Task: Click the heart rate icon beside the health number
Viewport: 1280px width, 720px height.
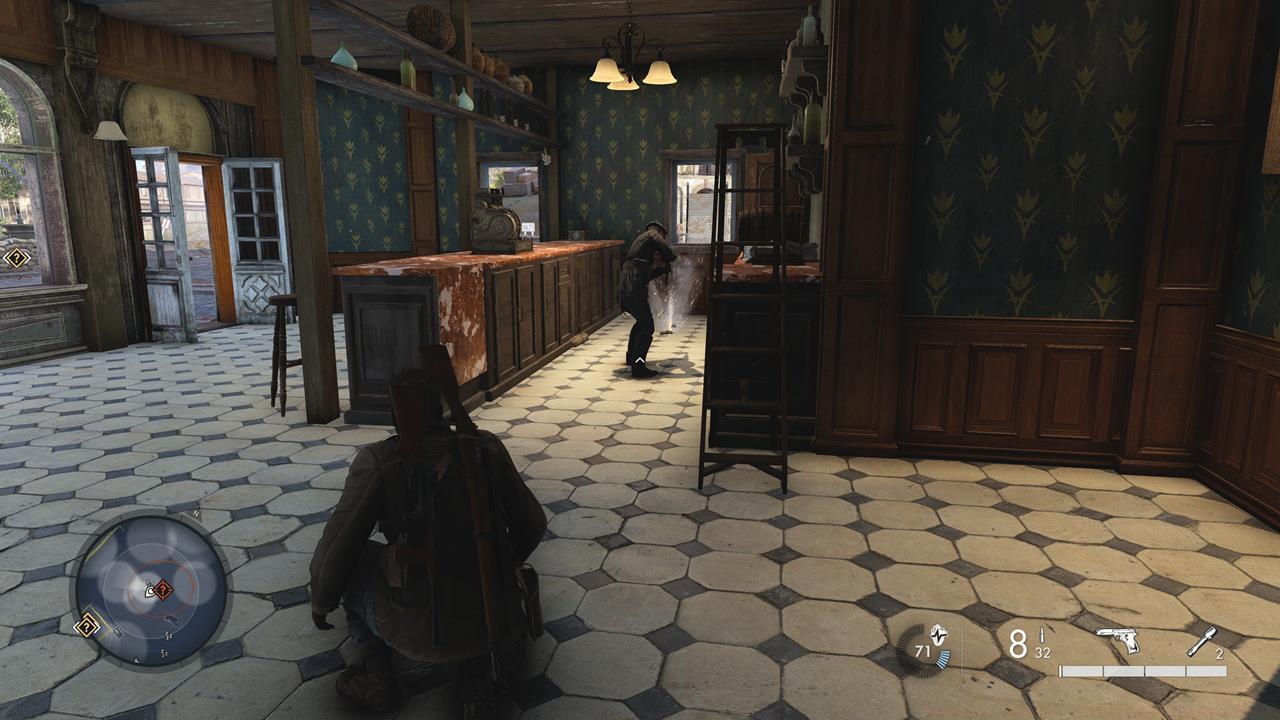Action: coord(937,636)
